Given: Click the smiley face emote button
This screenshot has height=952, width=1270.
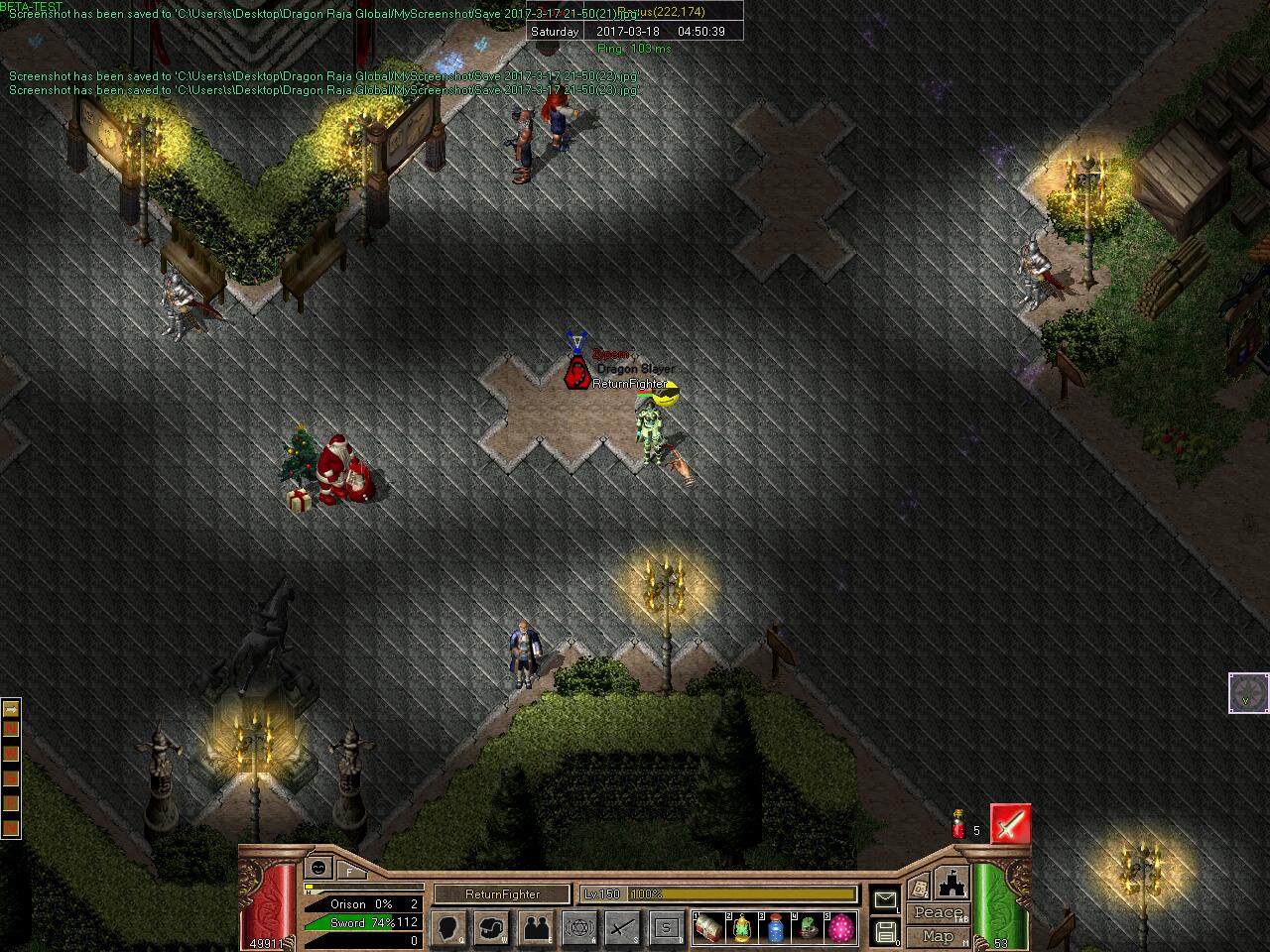Looking at the screenshot, I should tap(318, 868).
